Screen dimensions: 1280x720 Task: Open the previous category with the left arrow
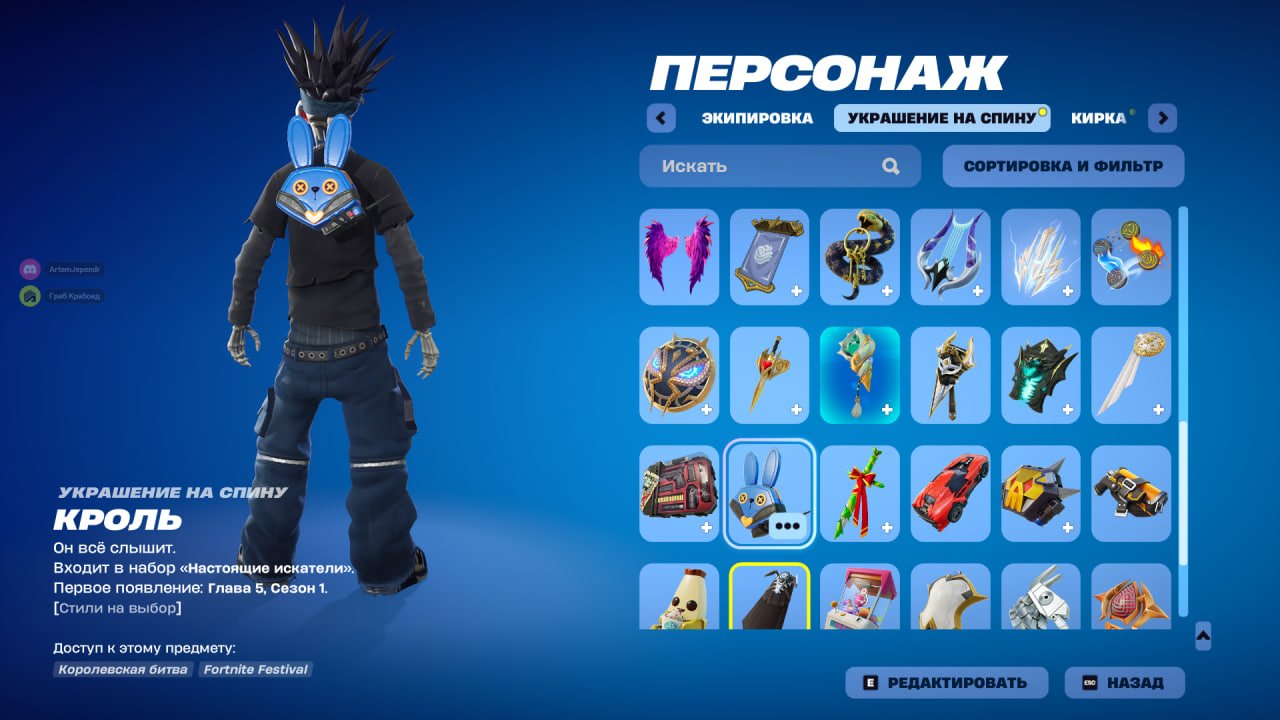click(660, 118)
